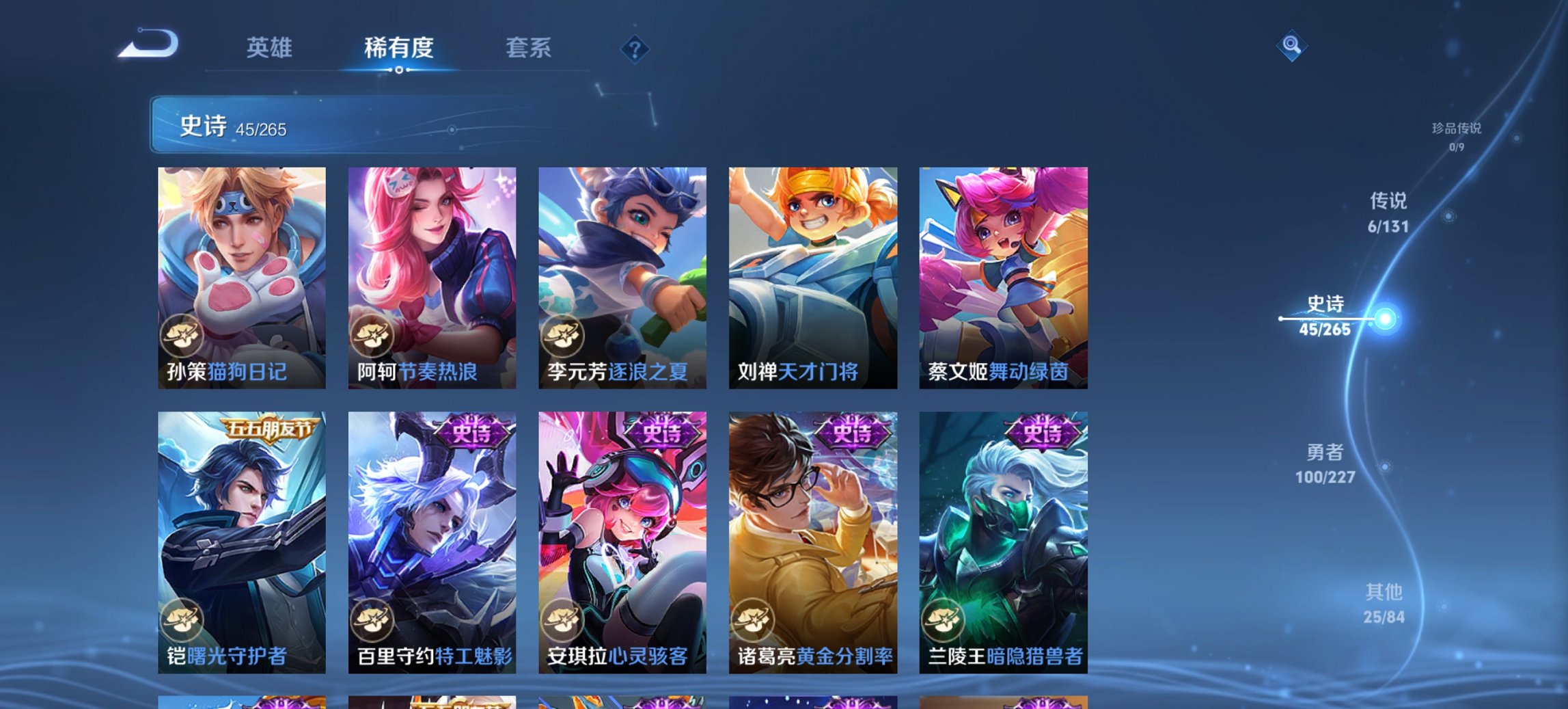The width and height of the screenshot is (1568, 709).
Task: Click the circular badge icon on 阿轲 skin card
Action: point(371,334)
